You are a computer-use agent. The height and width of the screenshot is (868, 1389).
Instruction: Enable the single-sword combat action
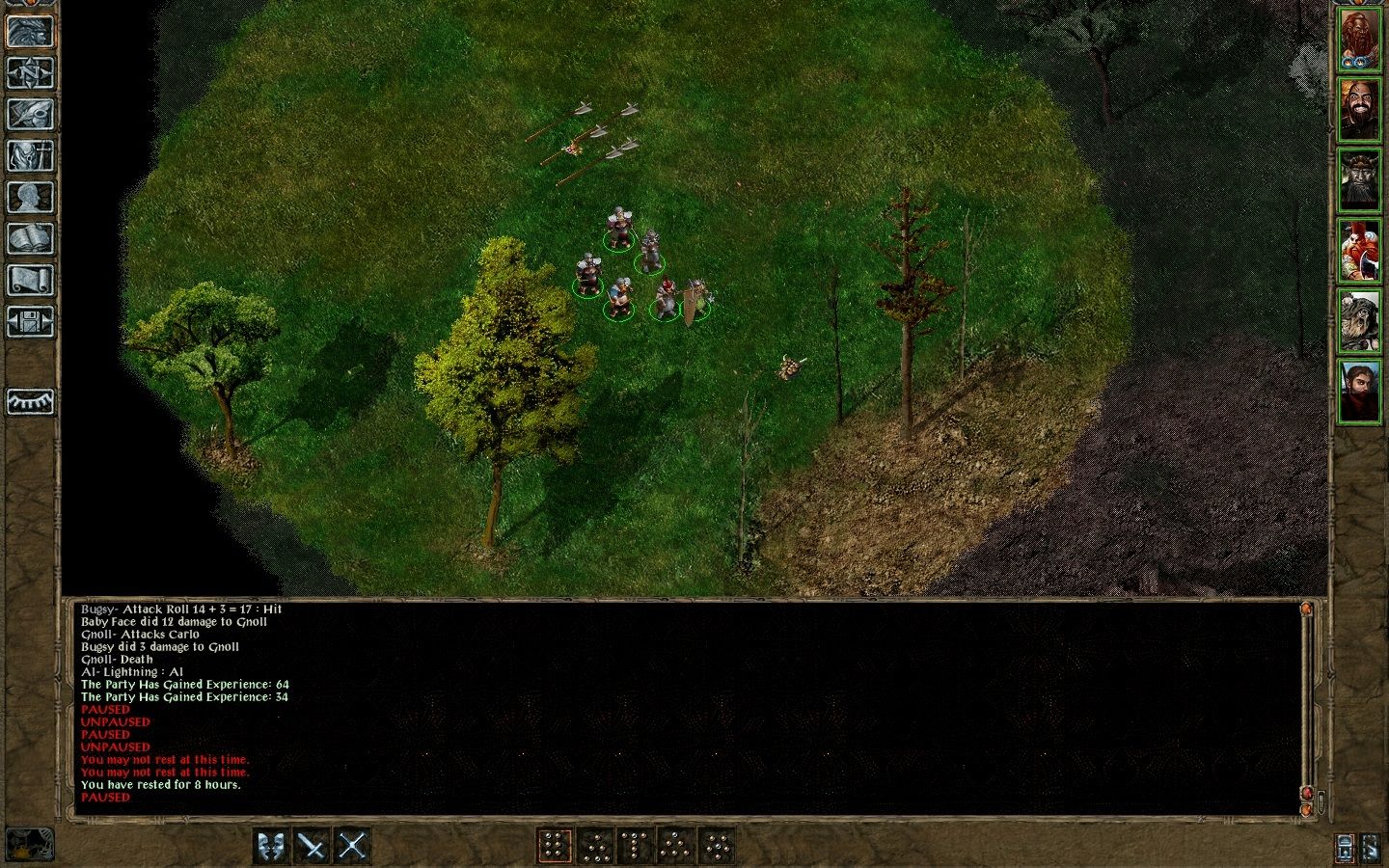pyautogui.click(x=313, y=845)
